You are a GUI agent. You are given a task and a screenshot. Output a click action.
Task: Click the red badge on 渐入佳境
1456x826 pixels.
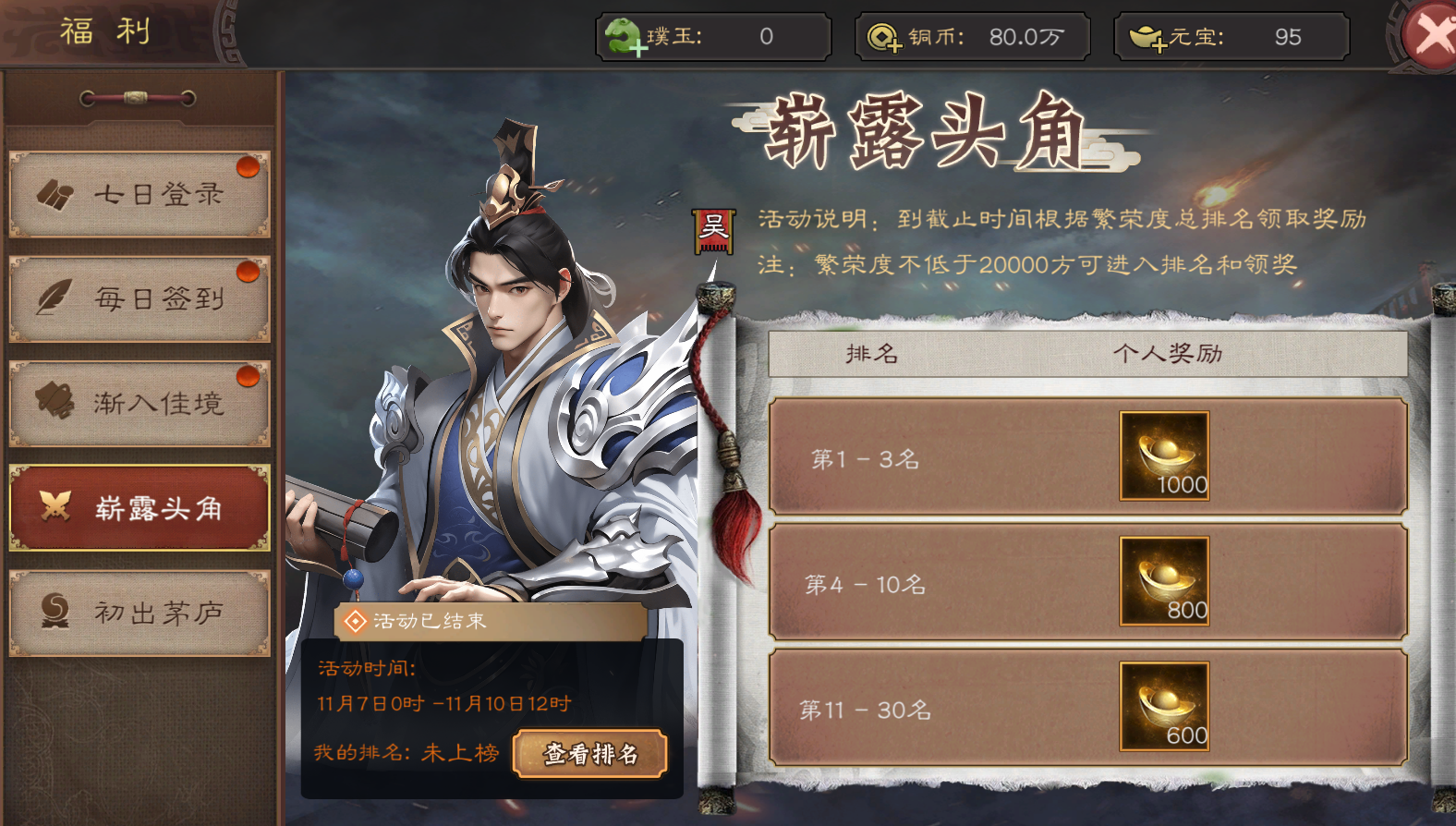pos(246,377)
